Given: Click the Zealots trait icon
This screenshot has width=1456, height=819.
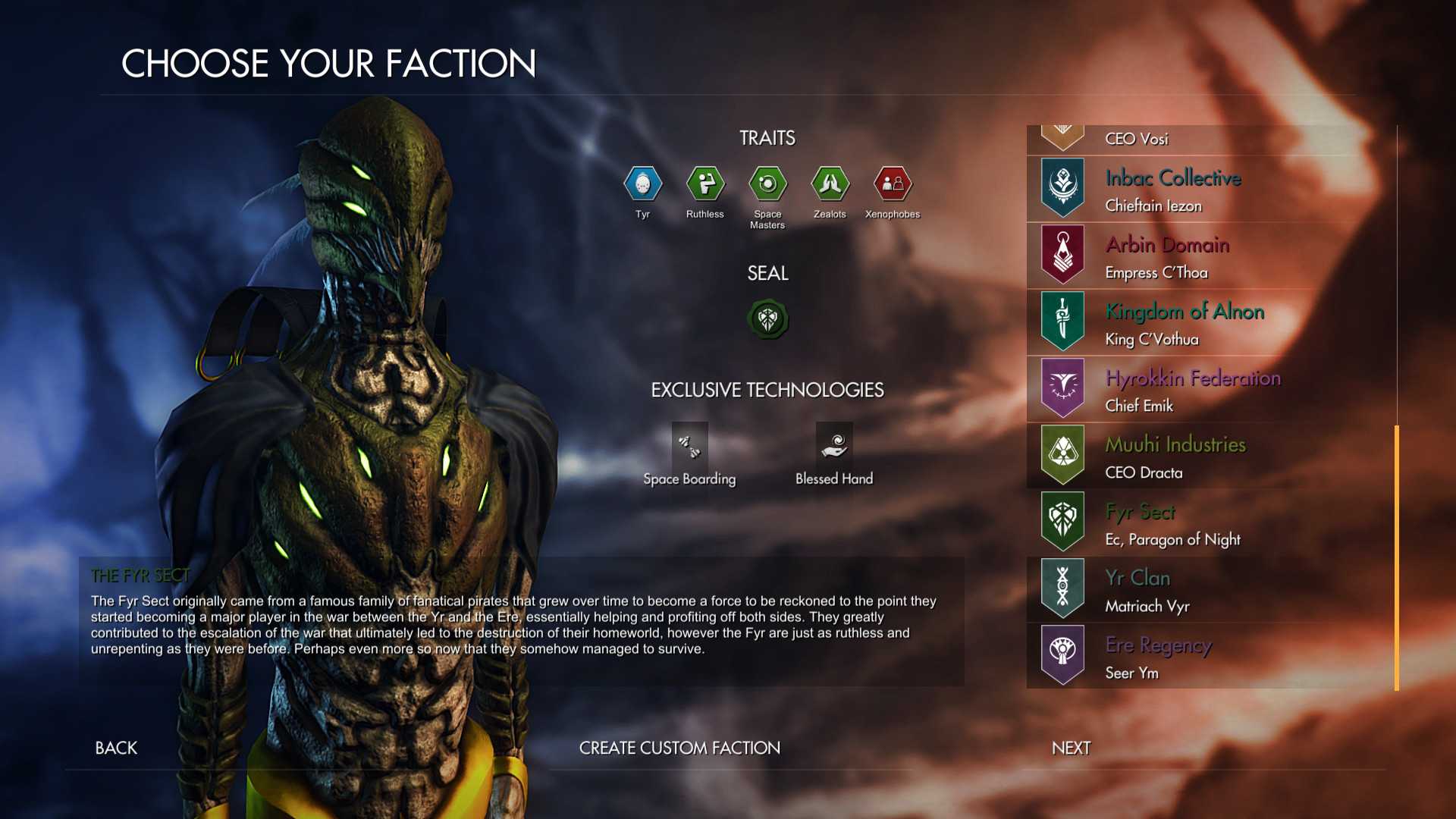Looking at the screenshot, I should [830, 184].
